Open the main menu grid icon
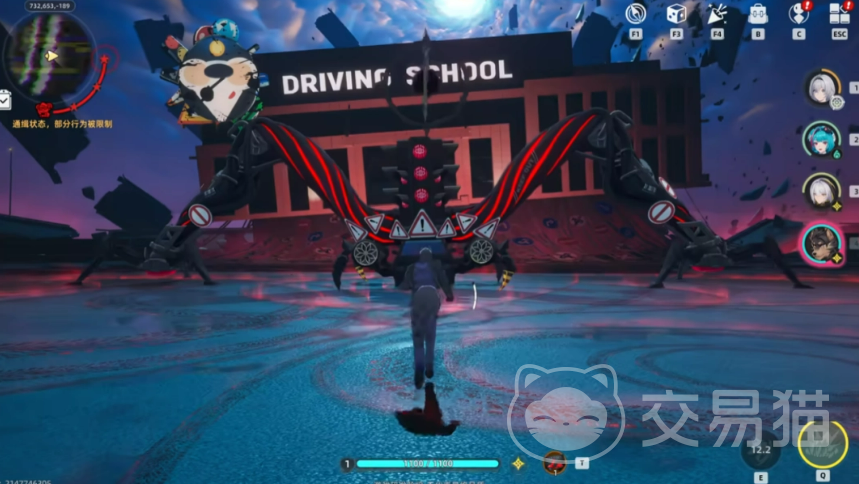 pyautogui.click(x=839, y=14)
